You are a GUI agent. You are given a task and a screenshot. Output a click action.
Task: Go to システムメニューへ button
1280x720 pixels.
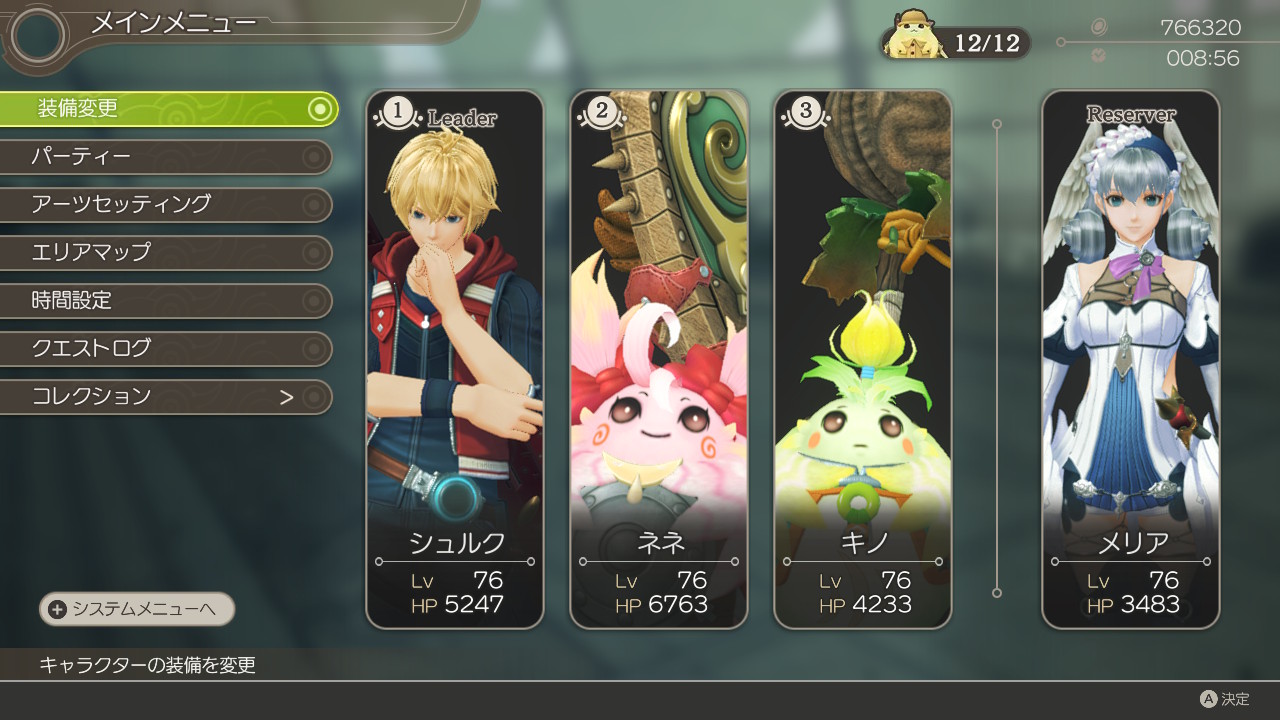pyautogui.click(x=137, y=609)
